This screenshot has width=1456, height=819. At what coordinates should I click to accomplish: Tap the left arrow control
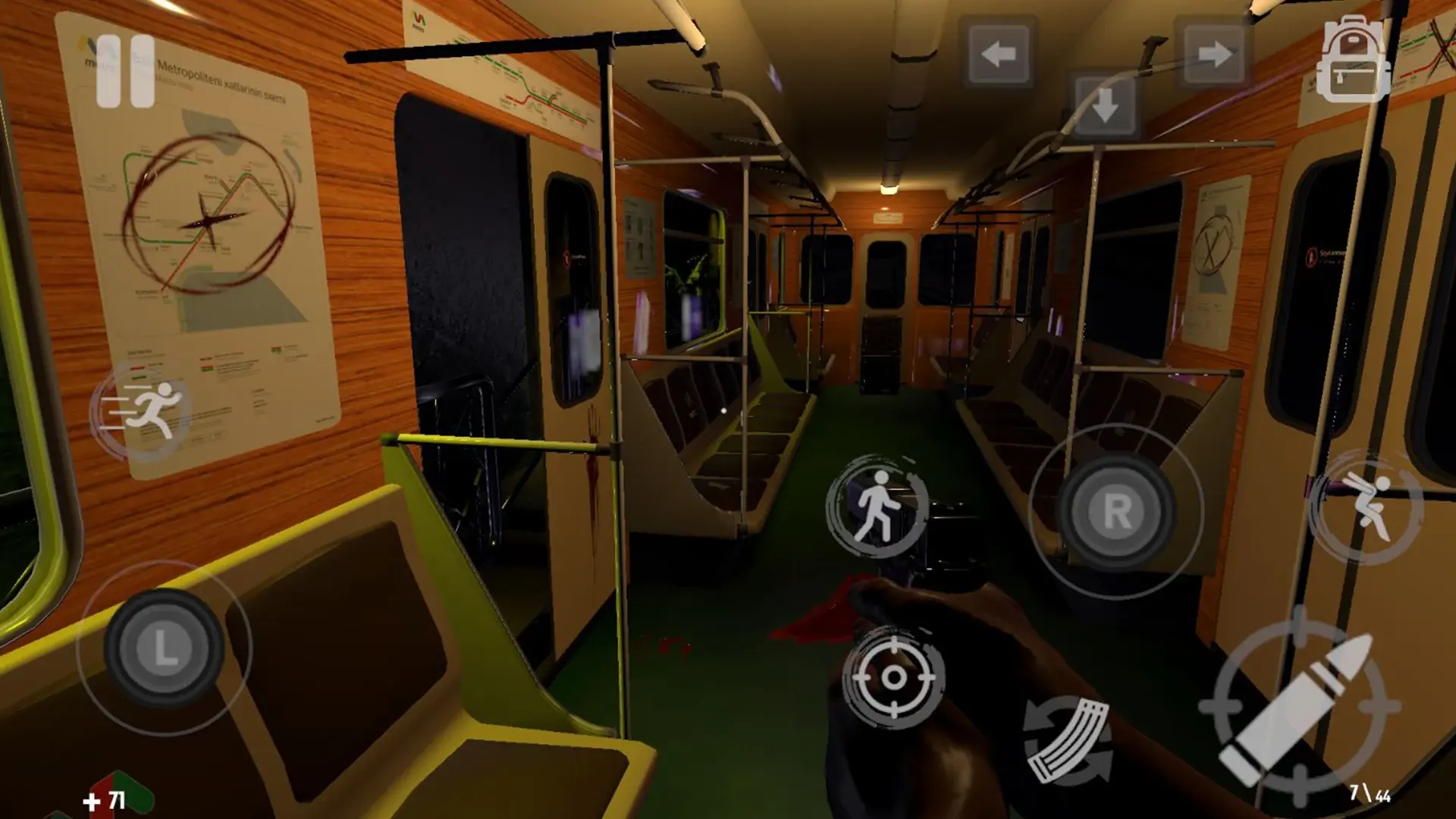point(998,53)
